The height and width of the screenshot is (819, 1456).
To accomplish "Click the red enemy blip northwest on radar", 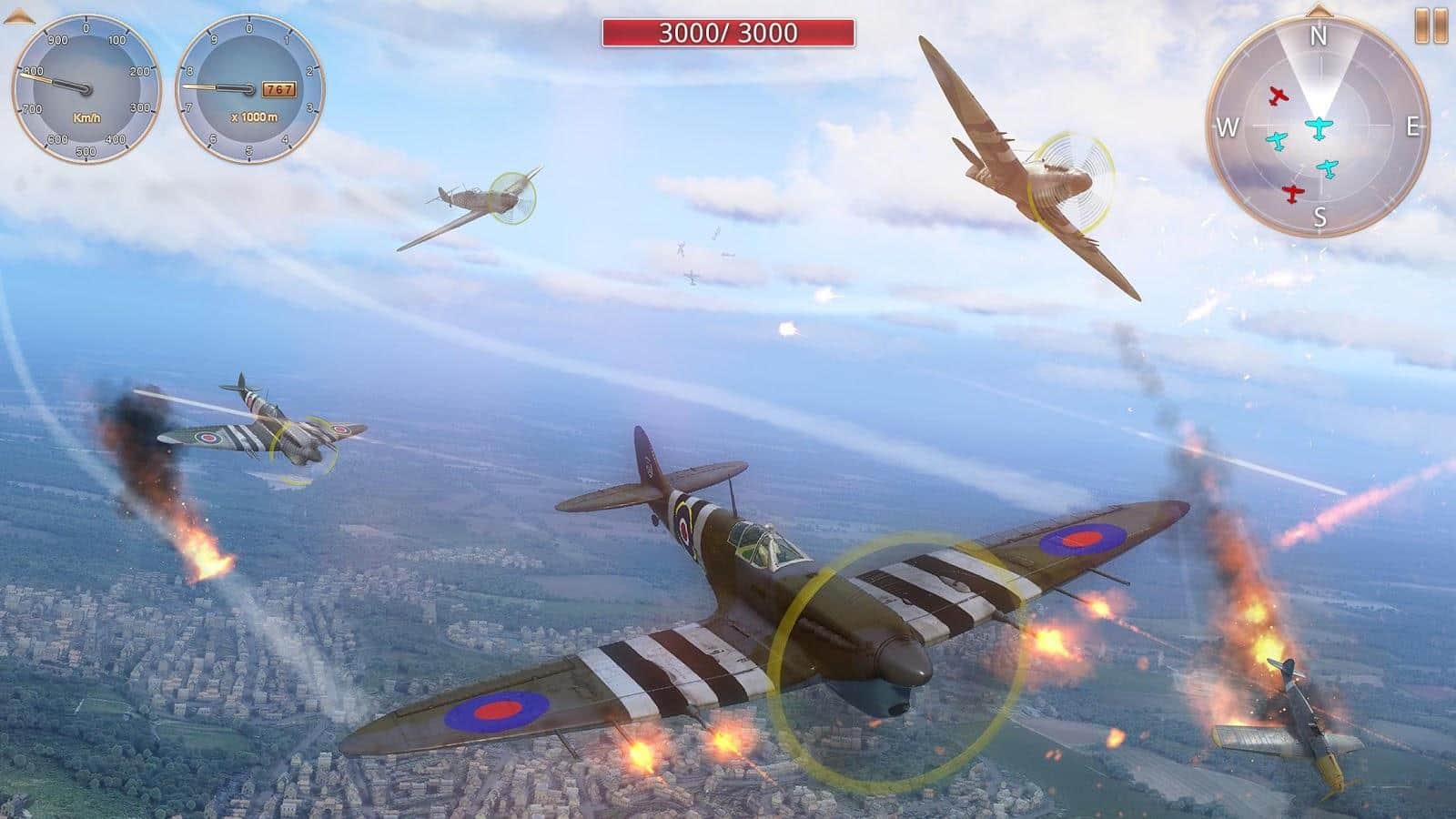I will click(1278, 96).
